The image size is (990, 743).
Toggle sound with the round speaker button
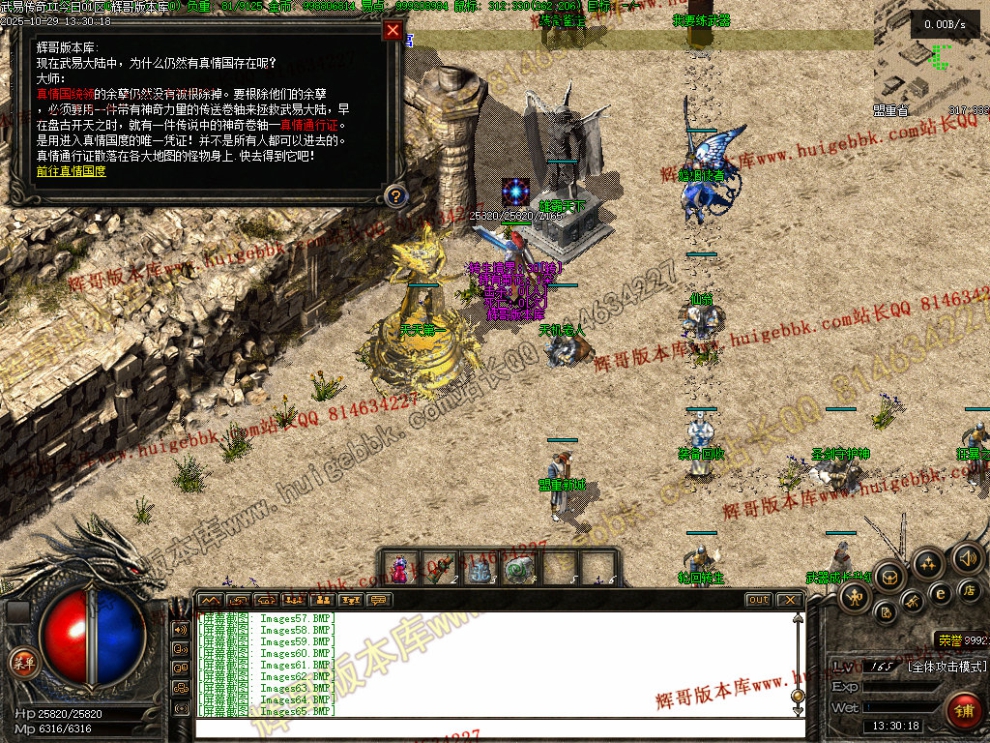[x=967, y=558]
